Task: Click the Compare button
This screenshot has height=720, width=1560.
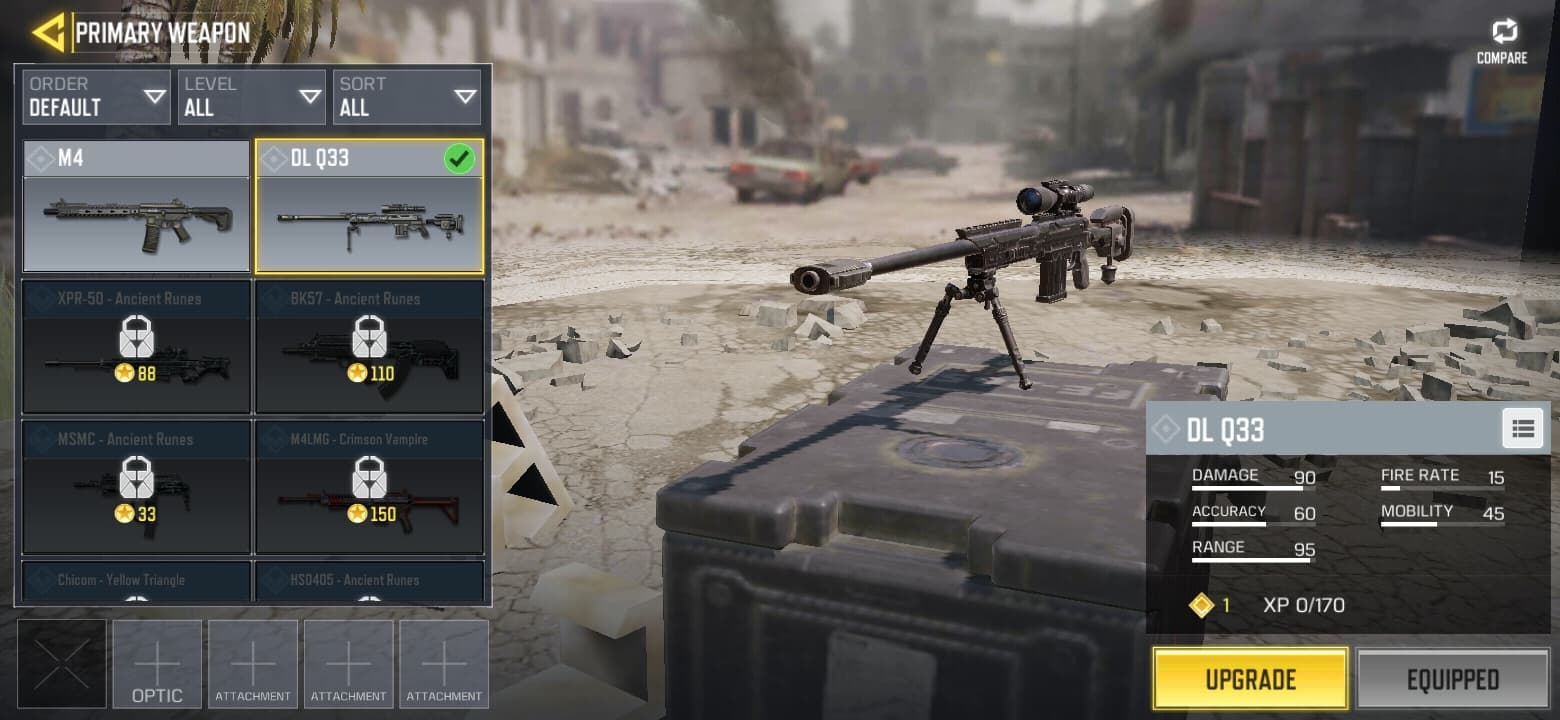Action: click(x=1502, y=41)
